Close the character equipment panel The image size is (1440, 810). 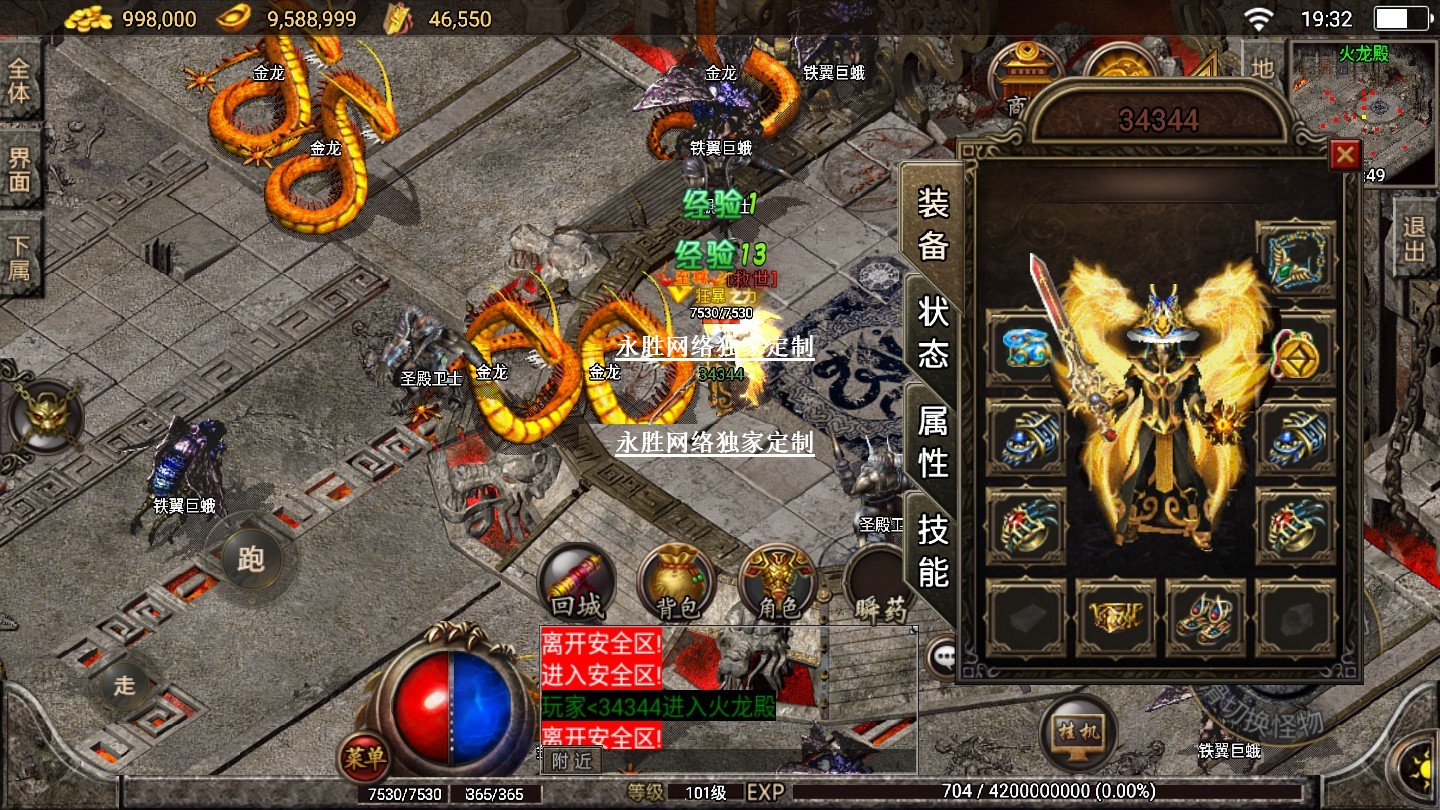(1345, 155)
